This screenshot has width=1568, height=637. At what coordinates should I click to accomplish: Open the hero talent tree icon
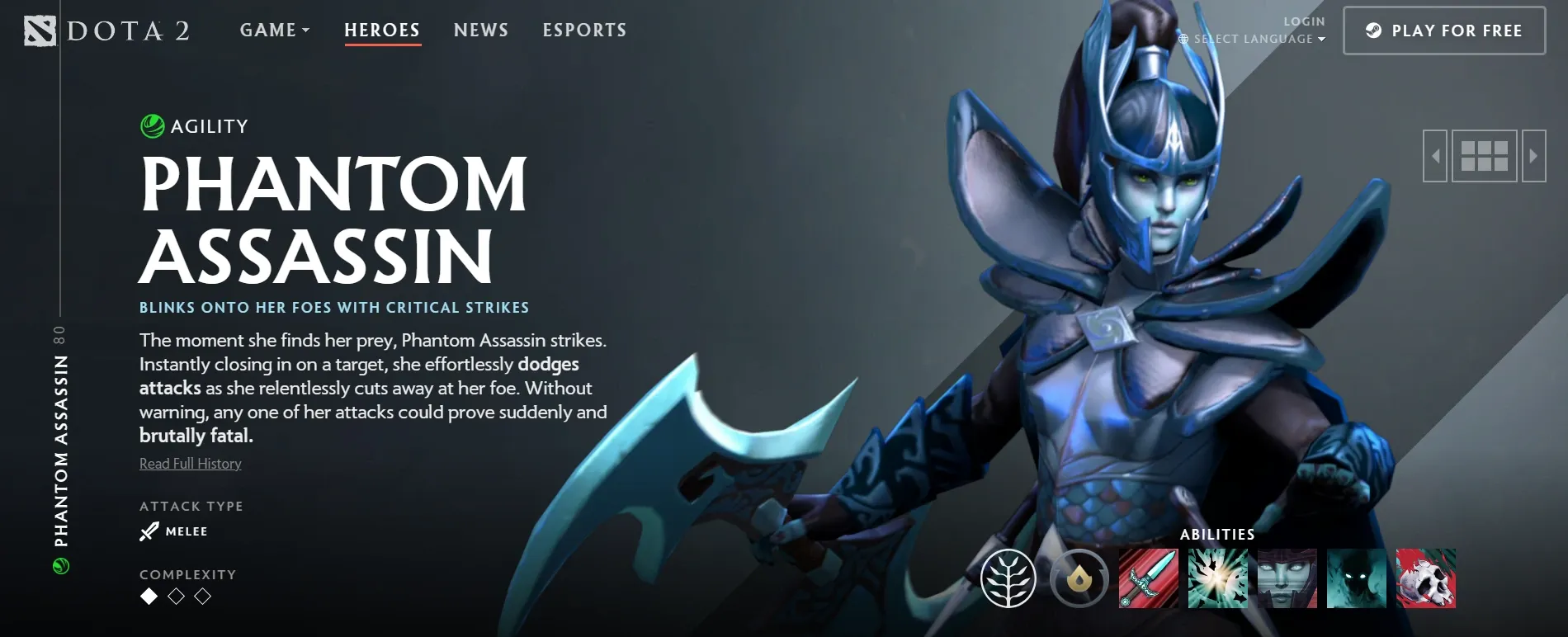[x=1008, y=580]
